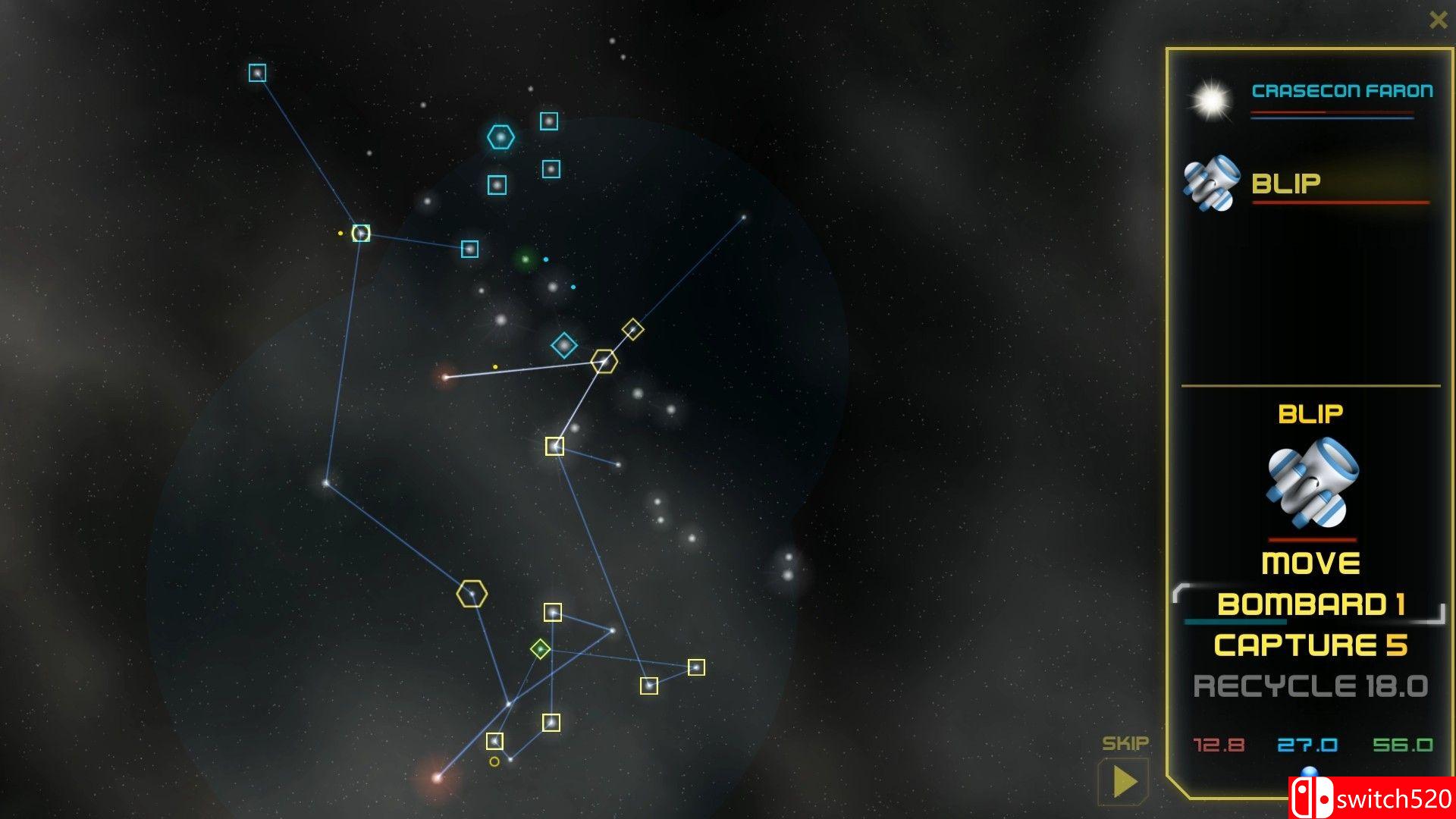The image size is (1456, 819).
Task: Issue the MOVE command
Action: (x=1310, y=563)
